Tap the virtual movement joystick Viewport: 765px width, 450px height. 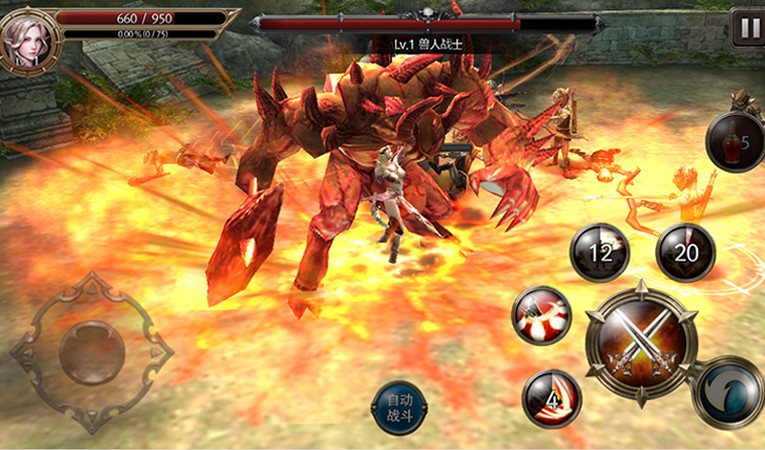92,352
